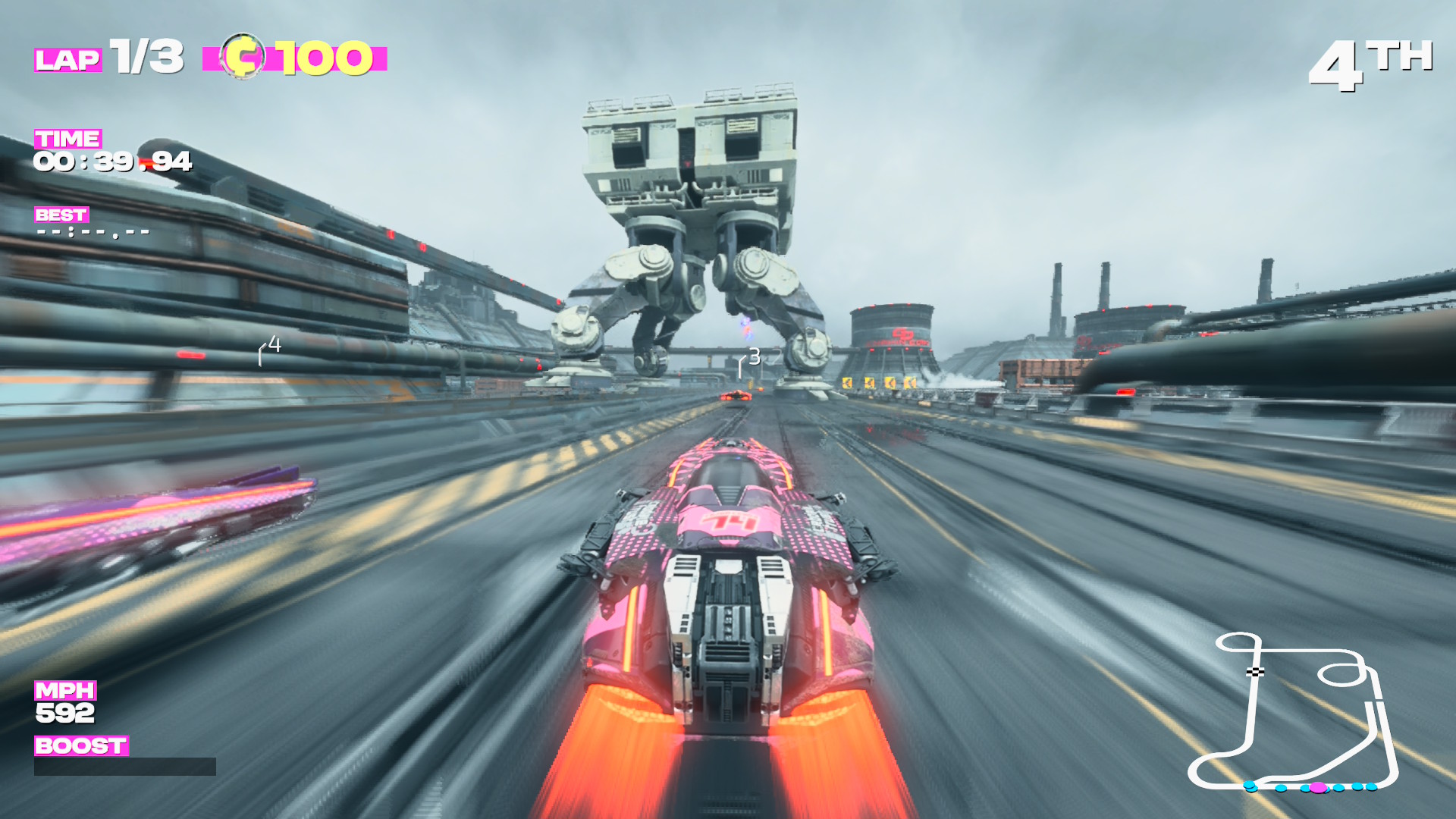Click the yellow coin currency icon
This screenshot has height=819, width=1456.
click(x=243, y=57)
